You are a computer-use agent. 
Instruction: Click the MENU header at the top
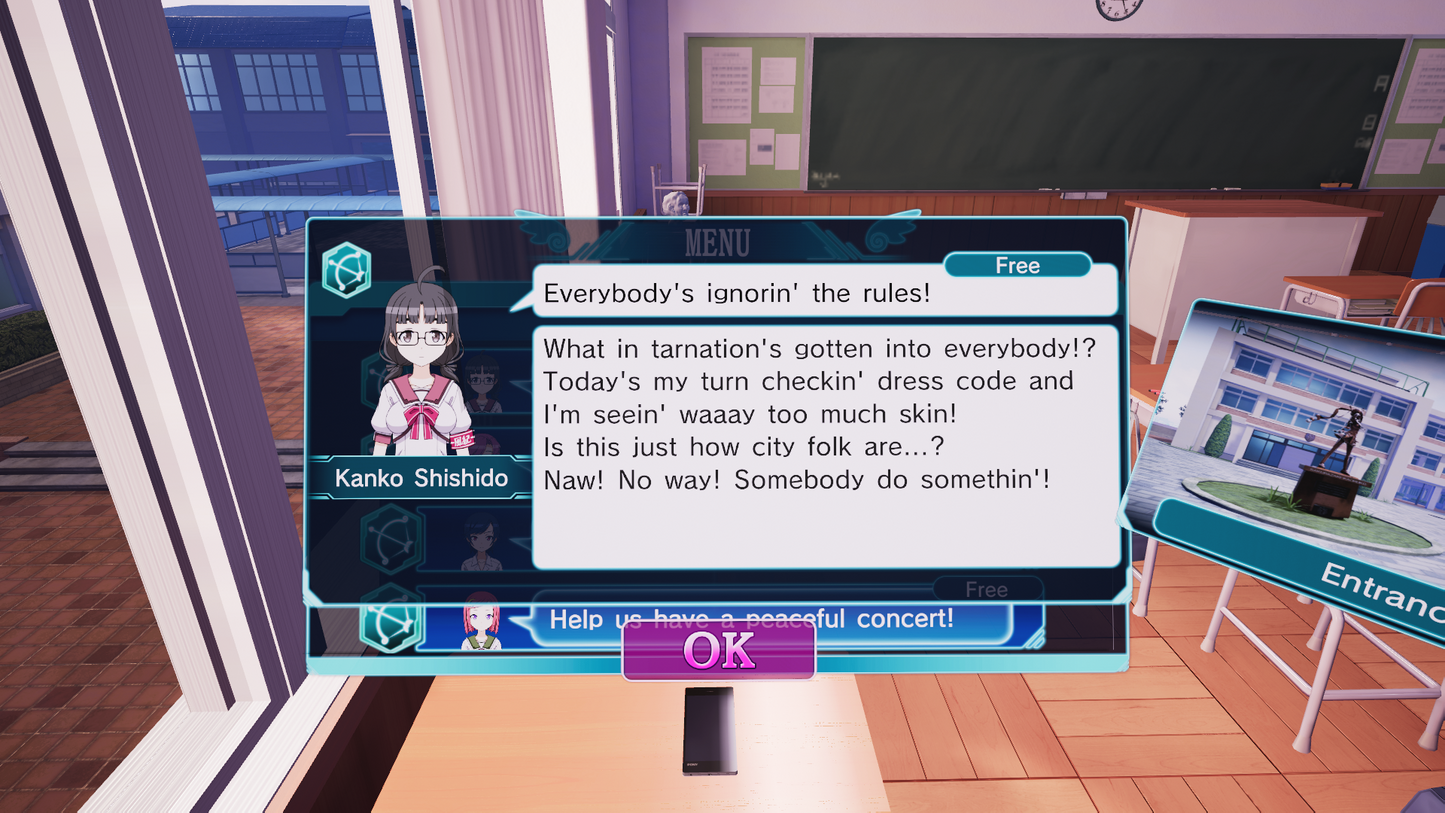click(x=720, y=241)
